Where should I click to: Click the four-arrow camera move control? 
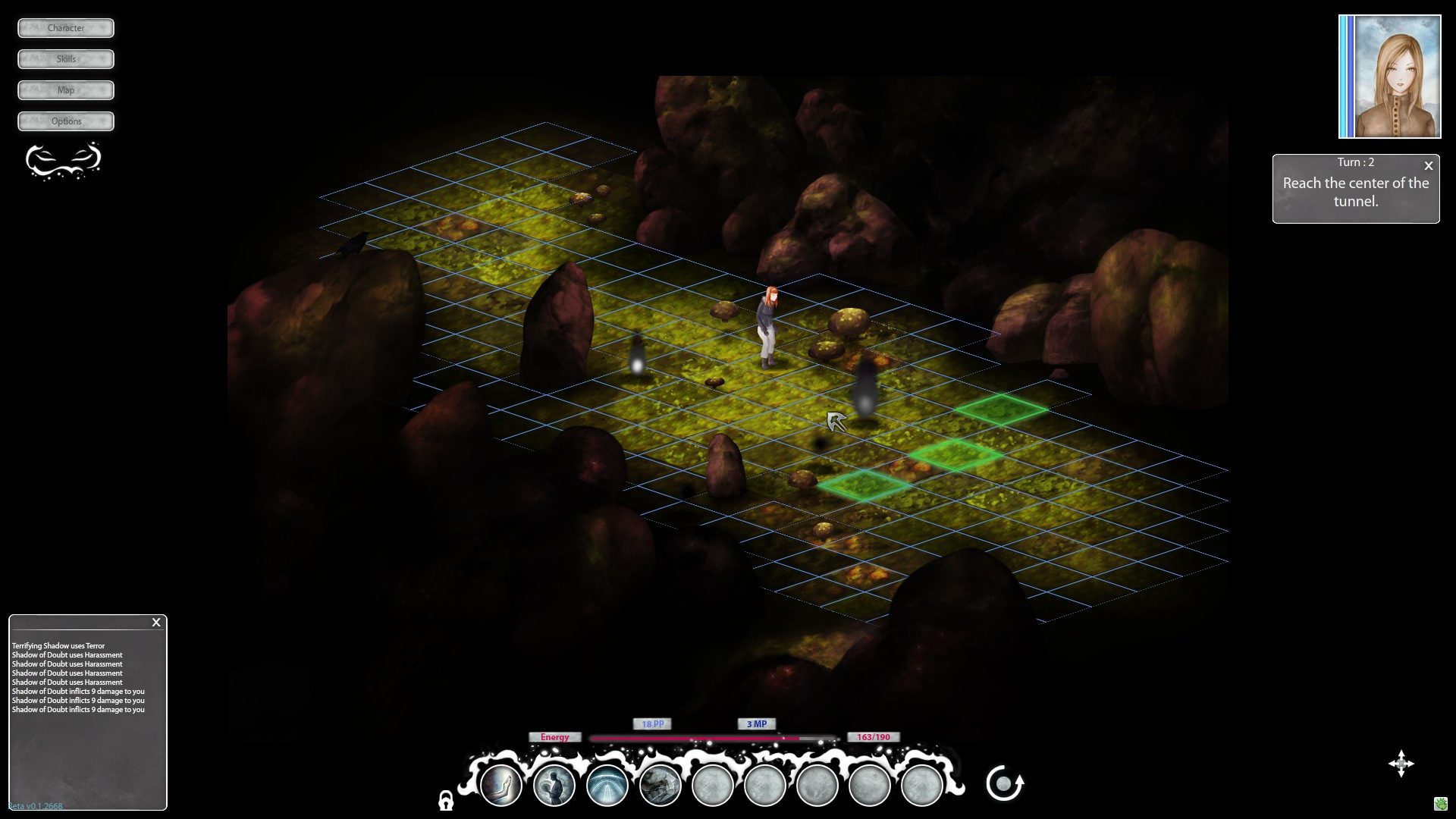point(1401,764)
